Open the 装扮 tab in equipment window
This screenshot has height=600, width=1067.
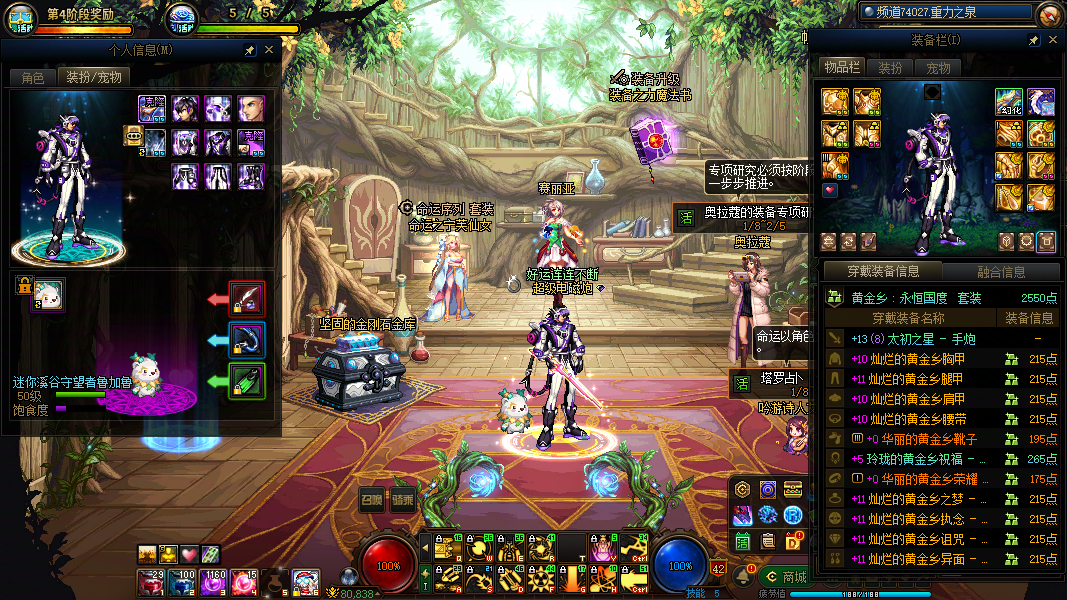tap(890, 68)
